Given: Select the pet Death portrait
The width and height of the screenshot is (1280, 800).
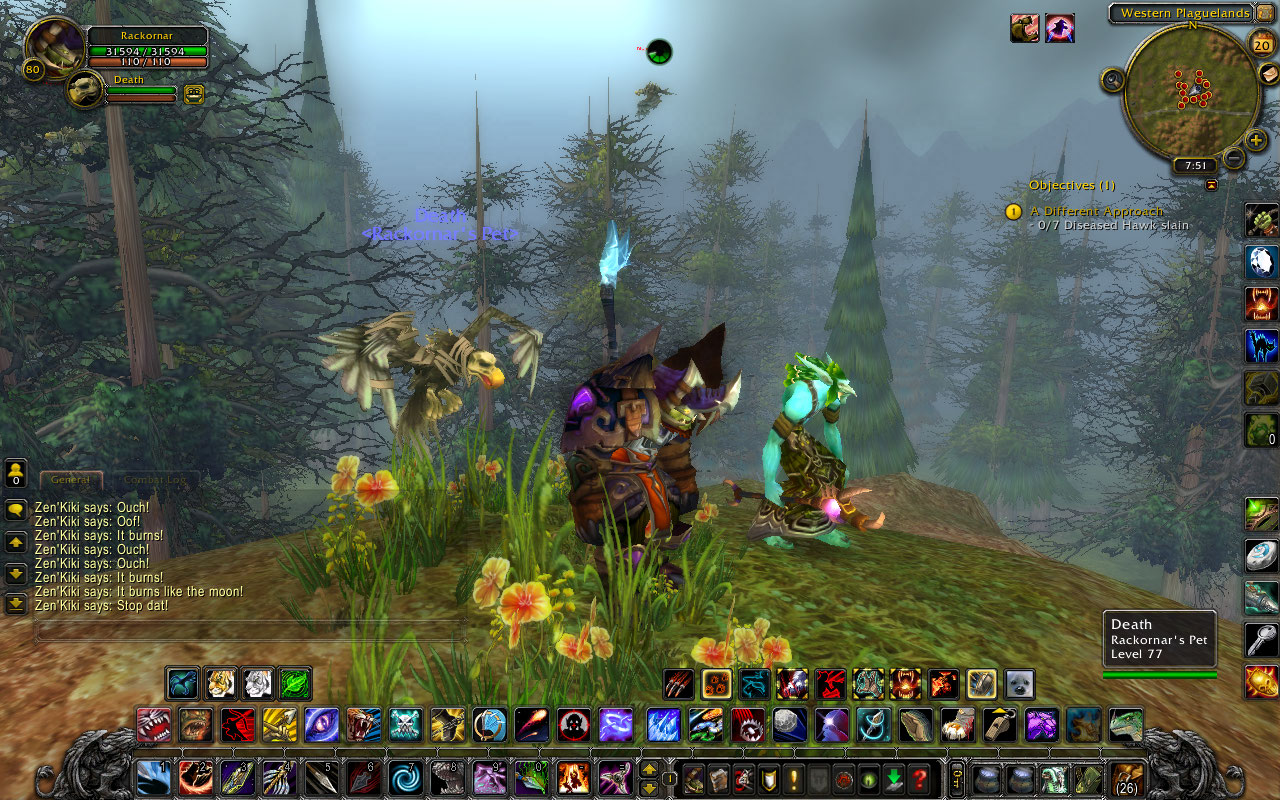Looking at the screenshot, I should pos(87,90).
